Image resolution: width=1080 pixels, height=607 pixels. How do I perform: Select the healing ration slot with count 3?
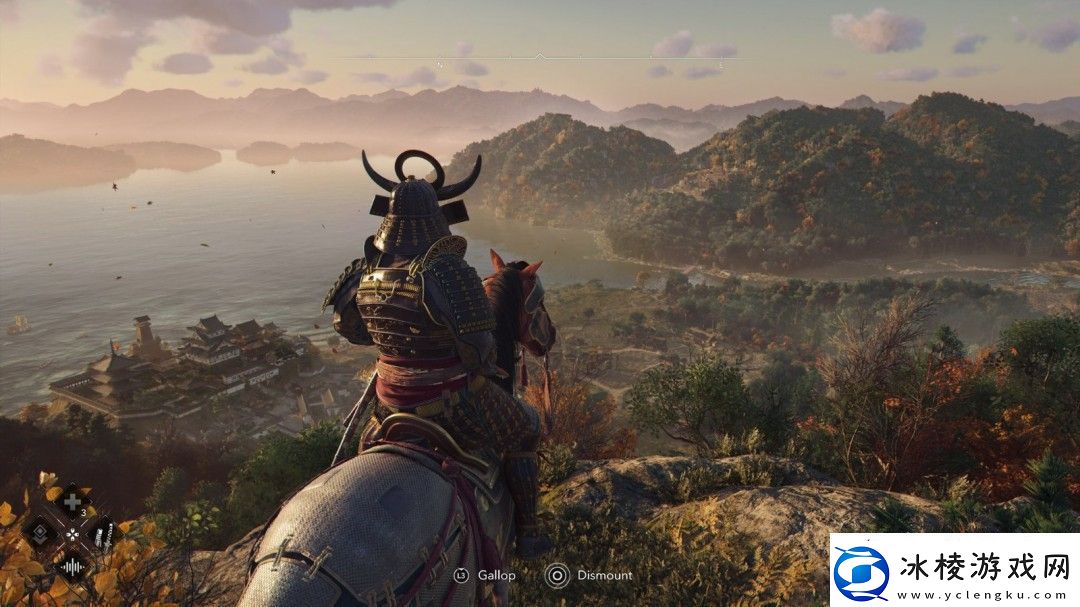point(72,501)
